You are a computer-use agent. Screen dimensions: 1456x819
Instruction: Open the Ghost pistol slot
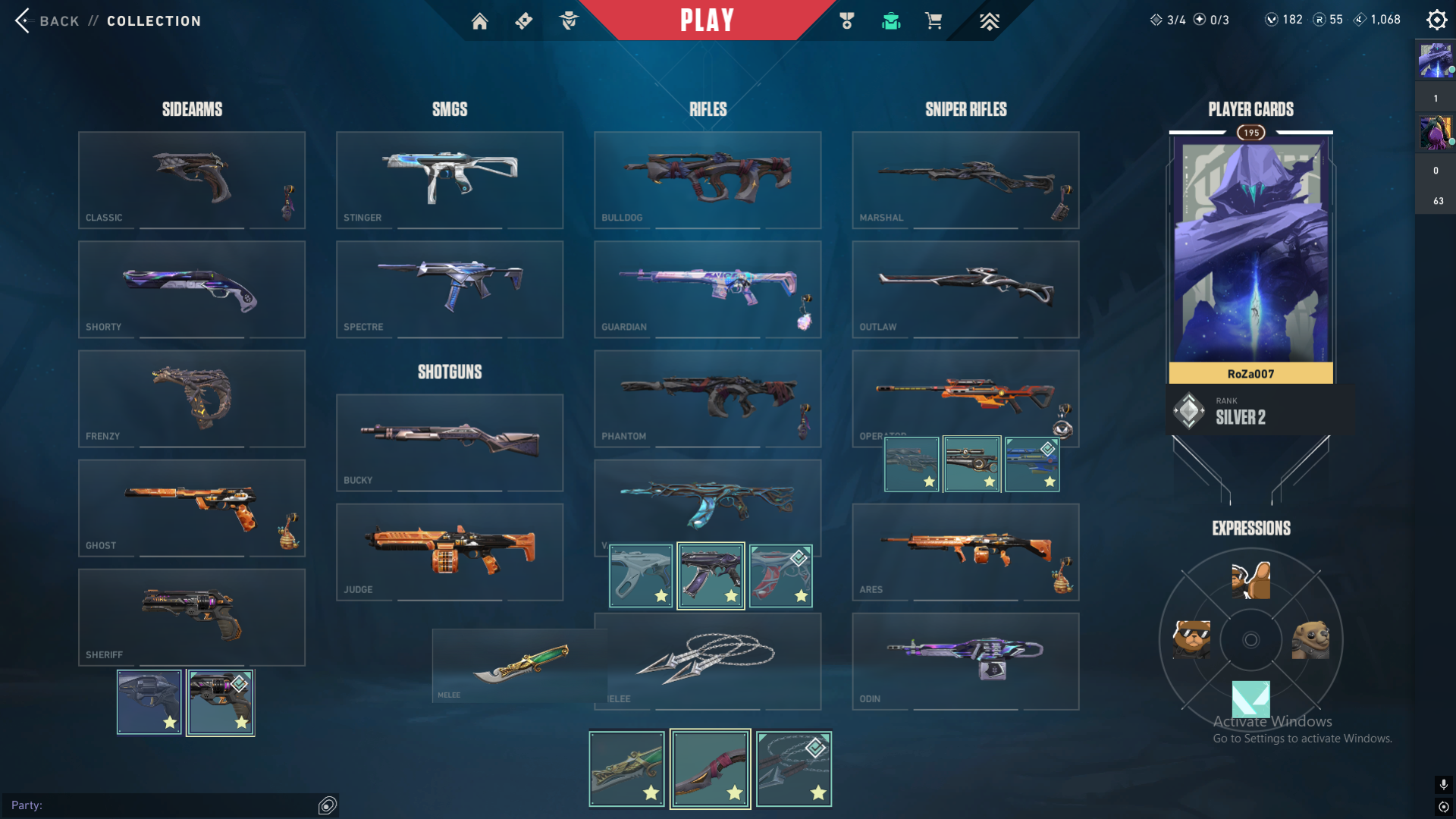[x=191, y=507]
